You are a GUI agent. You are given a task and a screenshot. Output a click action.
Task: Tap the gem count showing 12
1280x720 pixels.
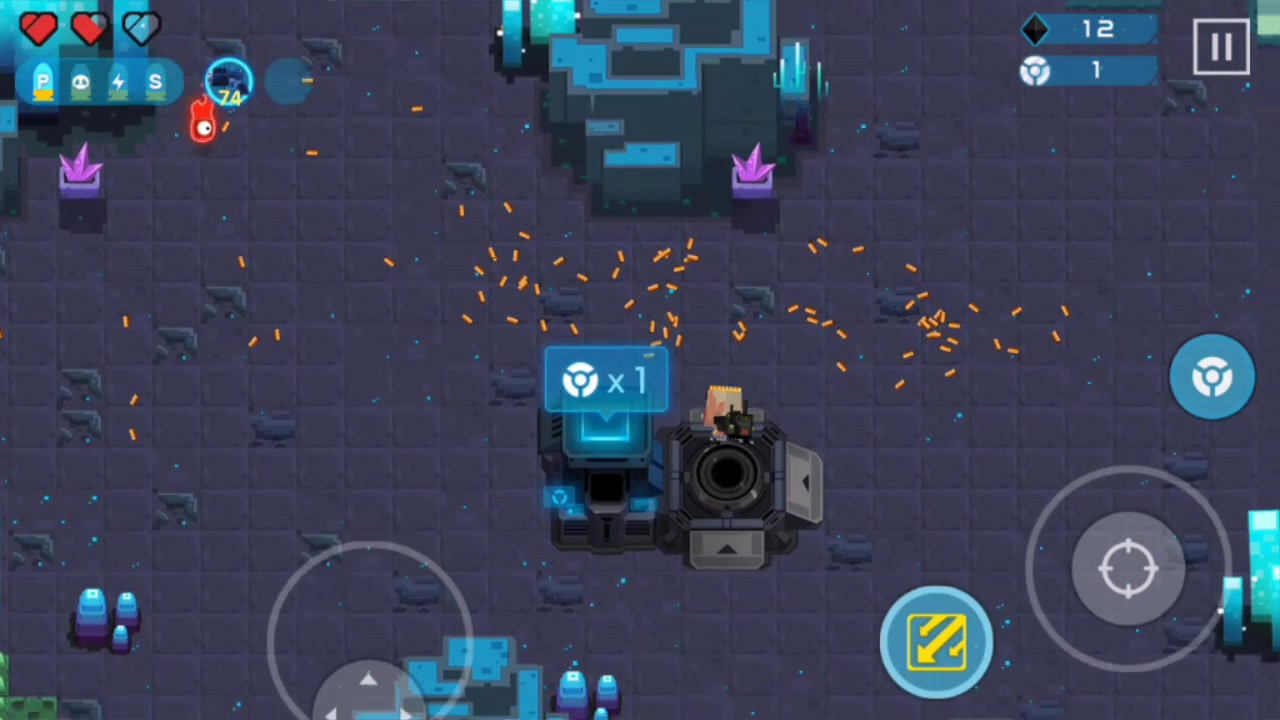tap(1098, 30)
